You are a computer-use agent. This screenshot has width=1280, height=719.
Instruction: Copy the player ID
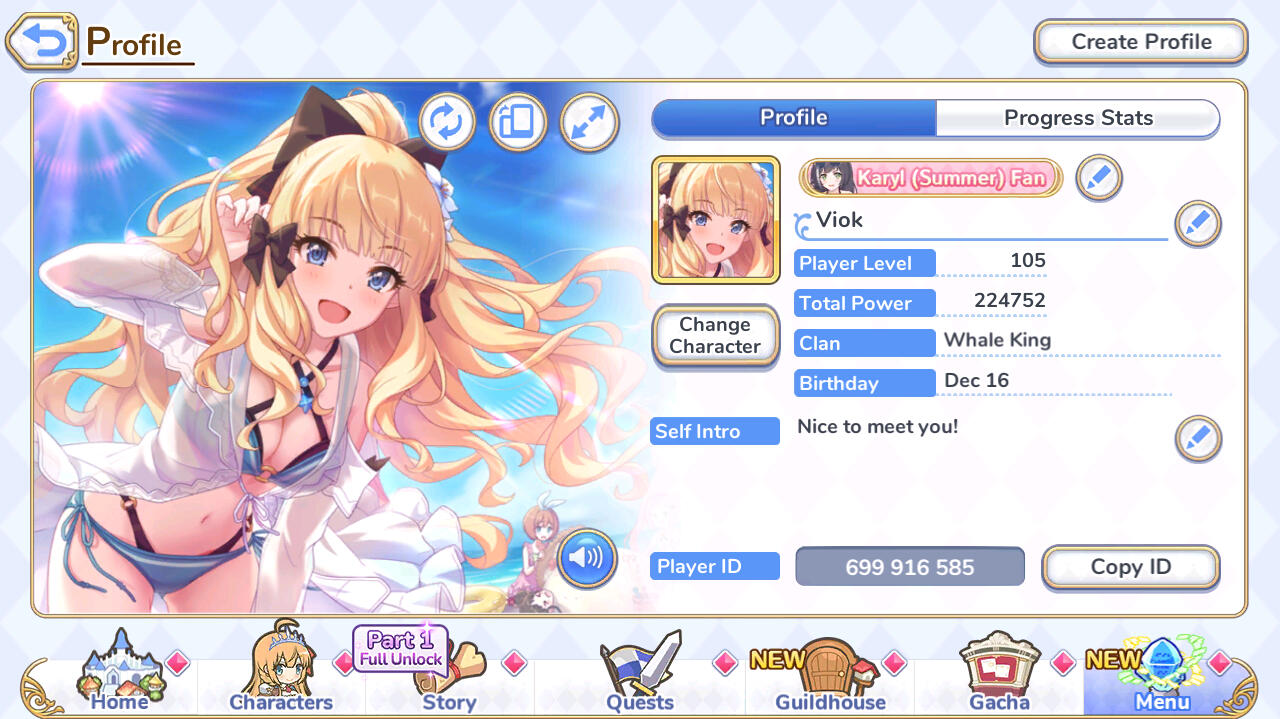pos(1130,567)
